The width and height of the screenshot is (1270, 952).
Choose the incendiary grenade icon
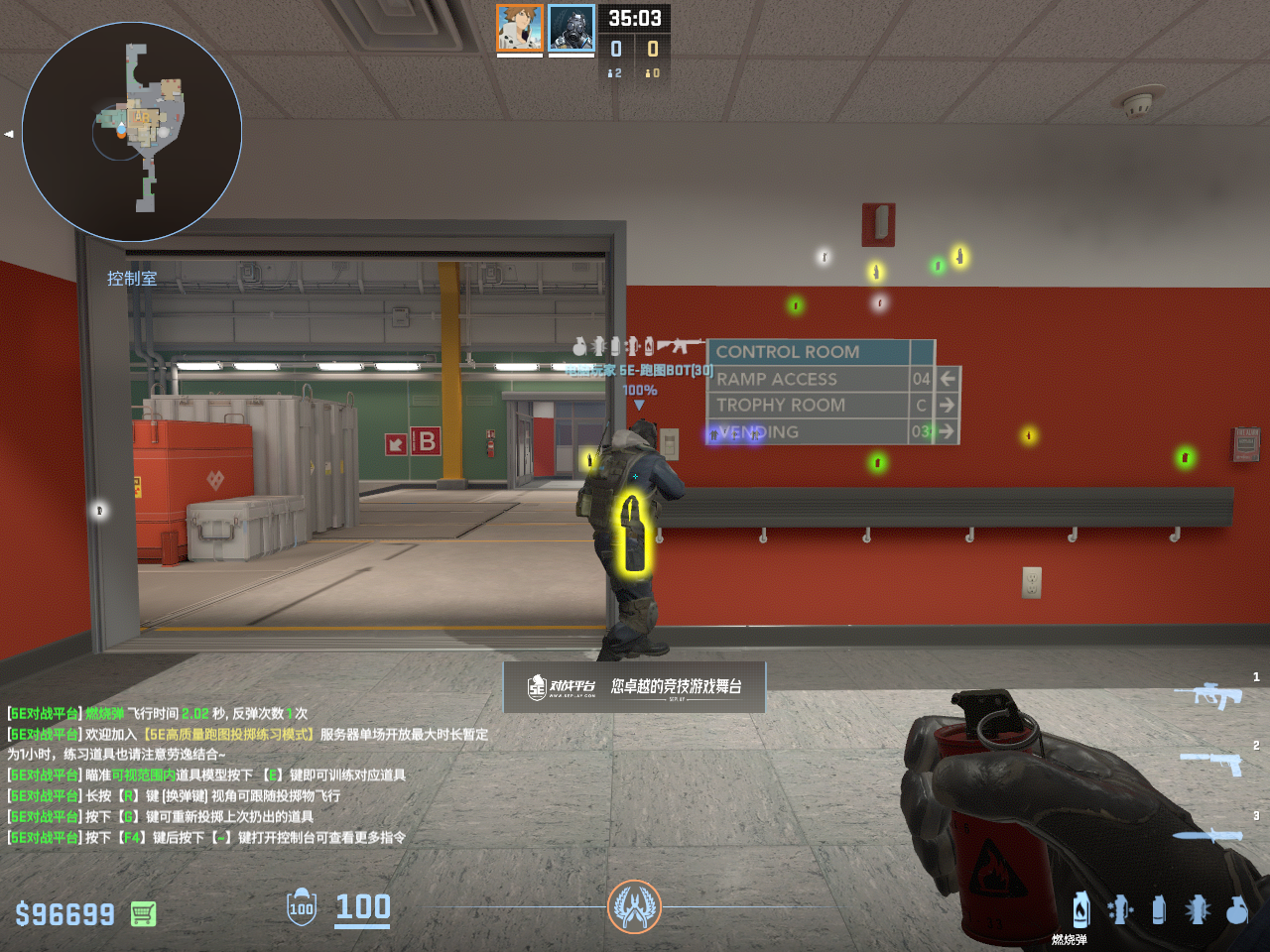(x=1080, y=908)
